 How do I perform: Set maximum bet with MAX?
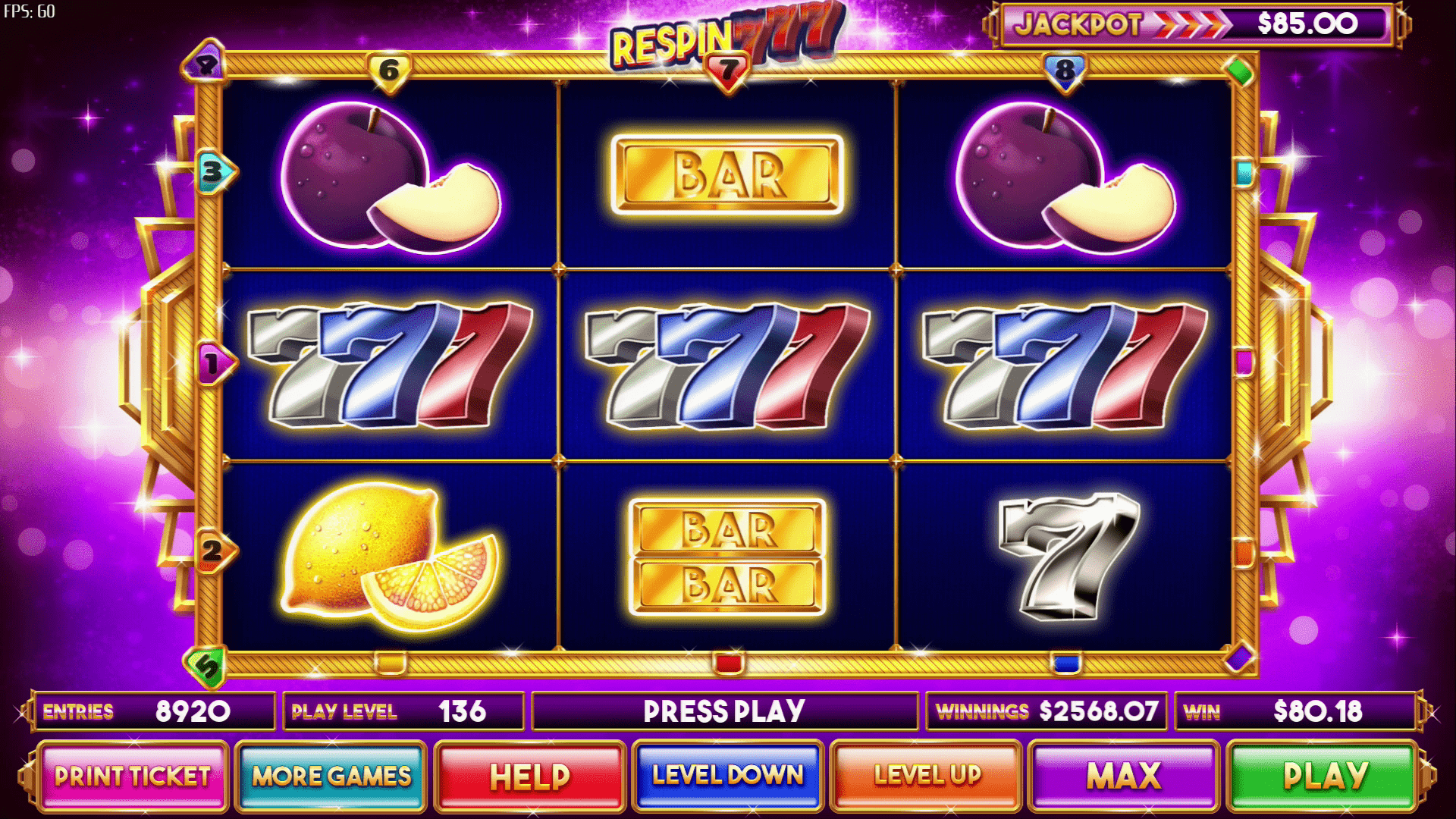coord(1125,777)
